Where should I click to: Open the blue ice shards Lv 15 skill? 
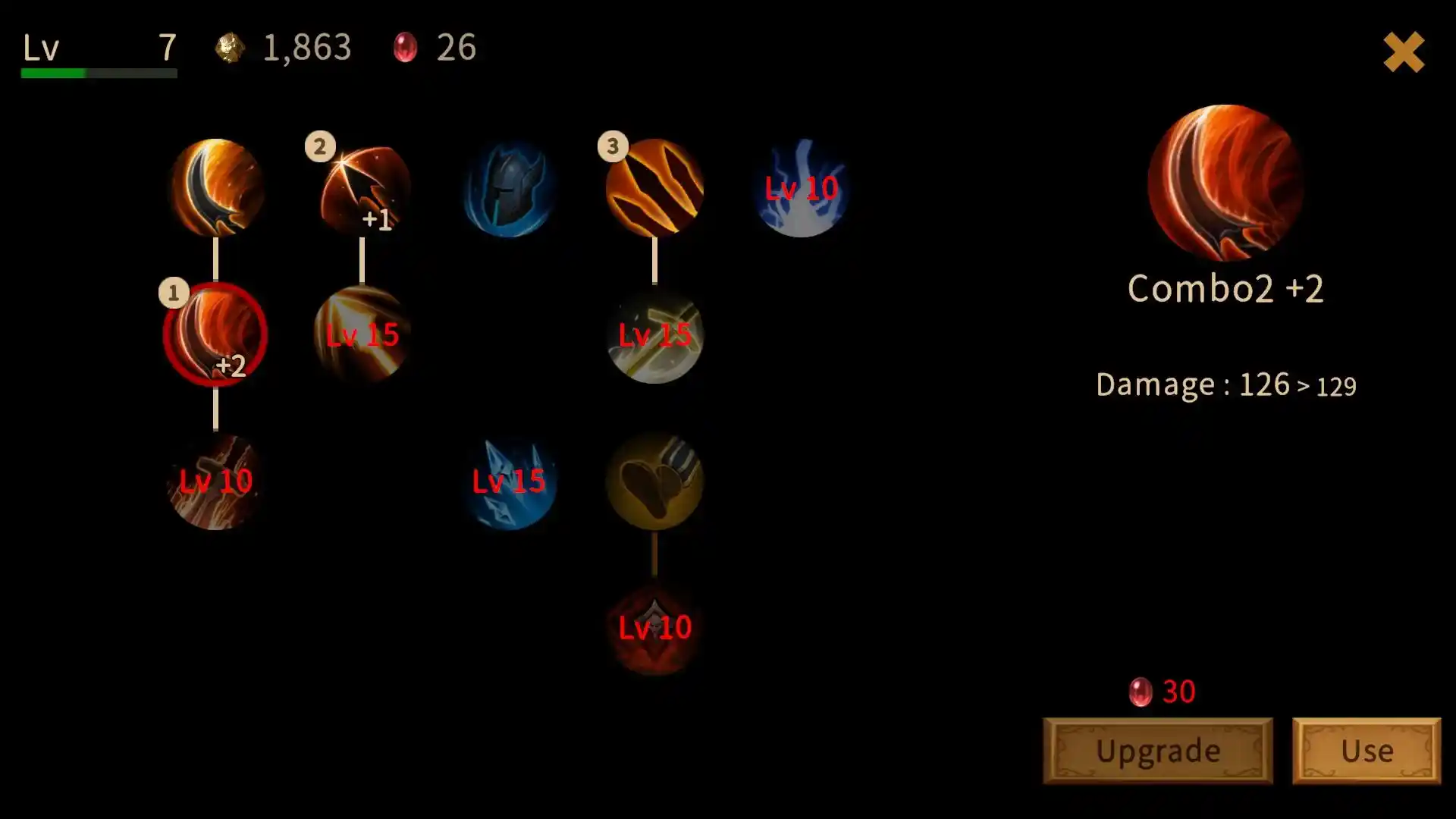point(508,482)
